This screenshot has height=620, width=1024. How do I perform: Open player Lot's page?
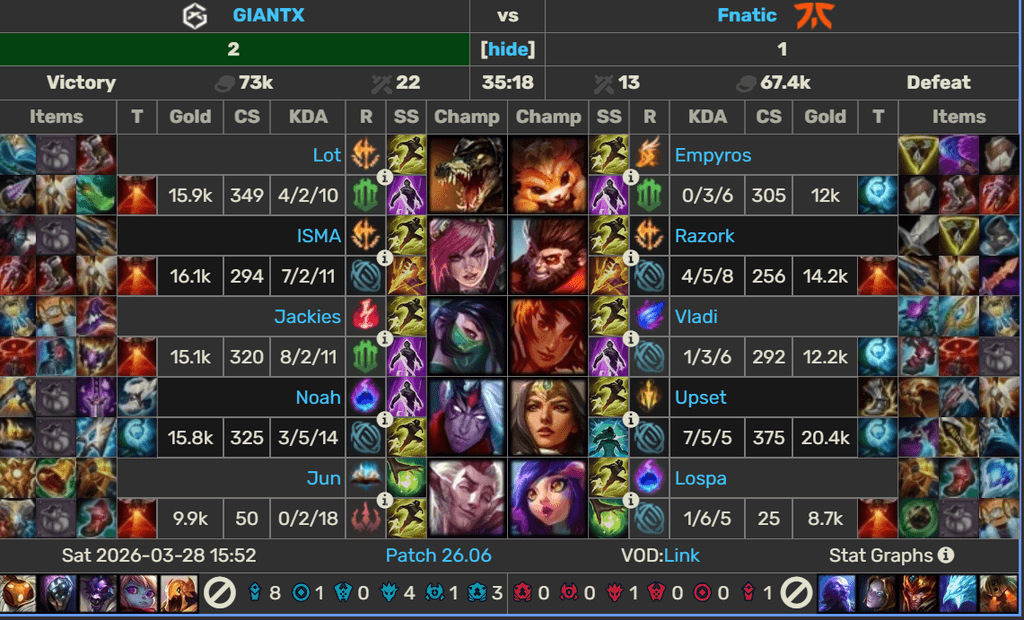[326, 155]
